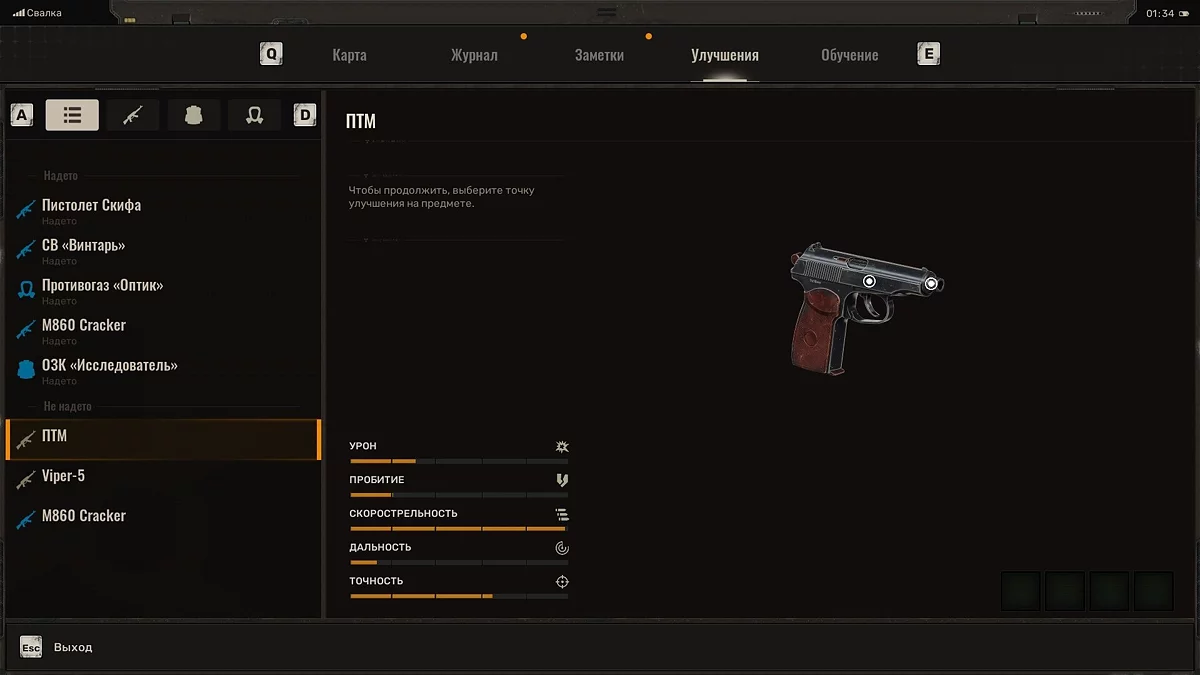
Task: Select ОЗК «Исследователь» suit
Action: (109, 366)
